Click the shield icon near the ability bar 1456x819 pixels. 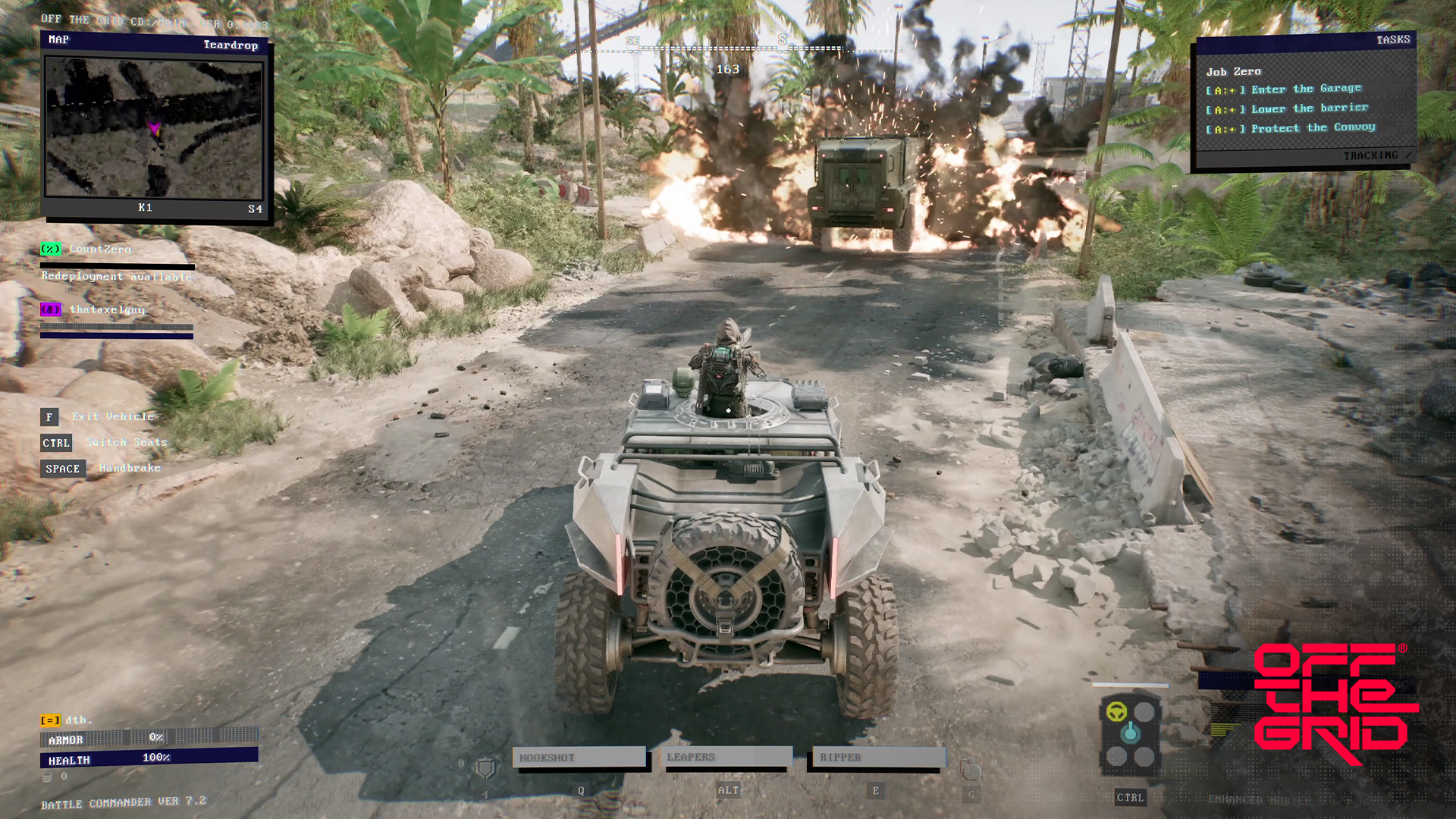(x=484, y=766)
